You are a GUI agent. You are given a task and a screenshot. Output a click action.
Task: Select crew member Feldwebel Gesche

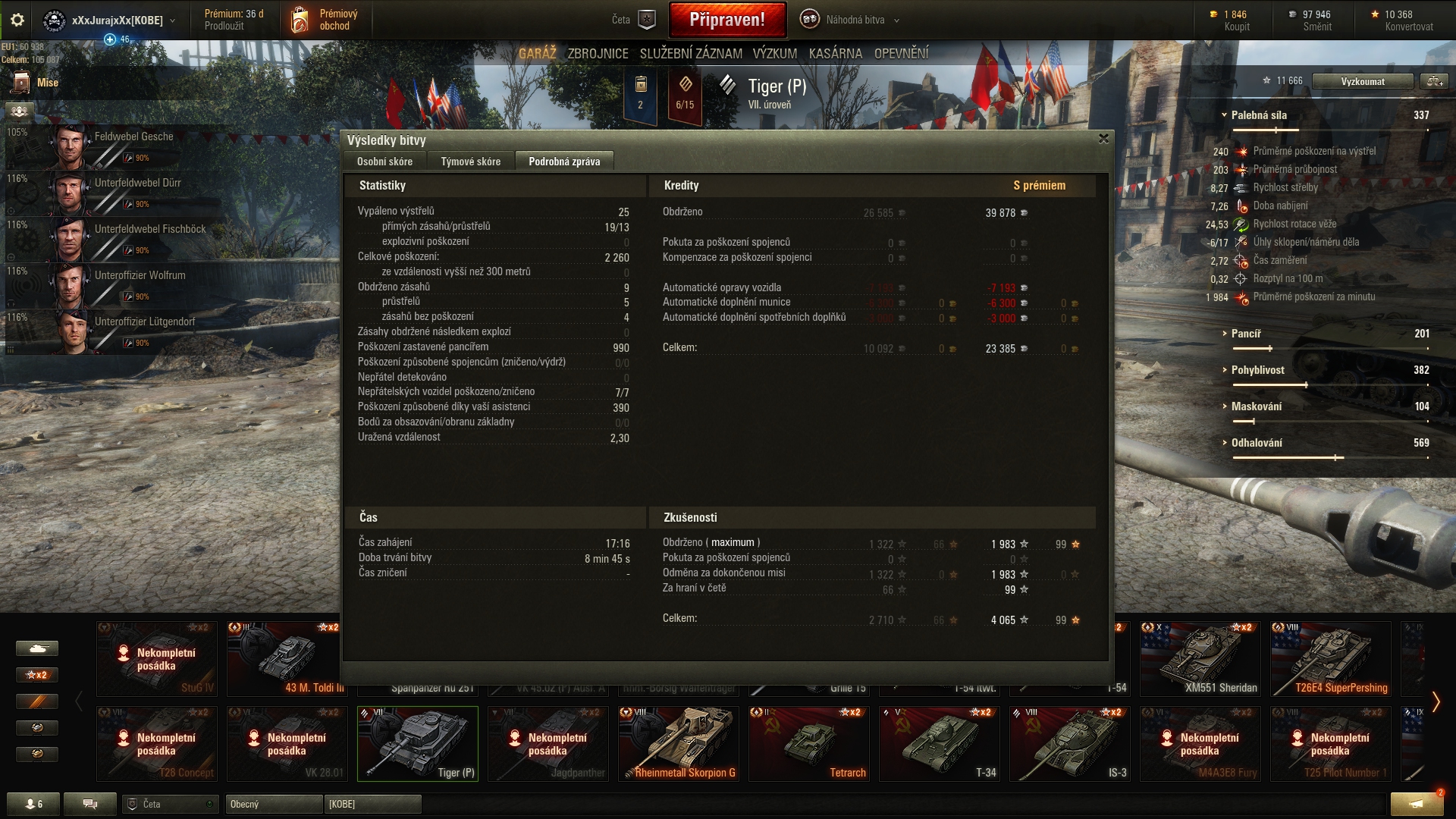(x=133, y=137)
